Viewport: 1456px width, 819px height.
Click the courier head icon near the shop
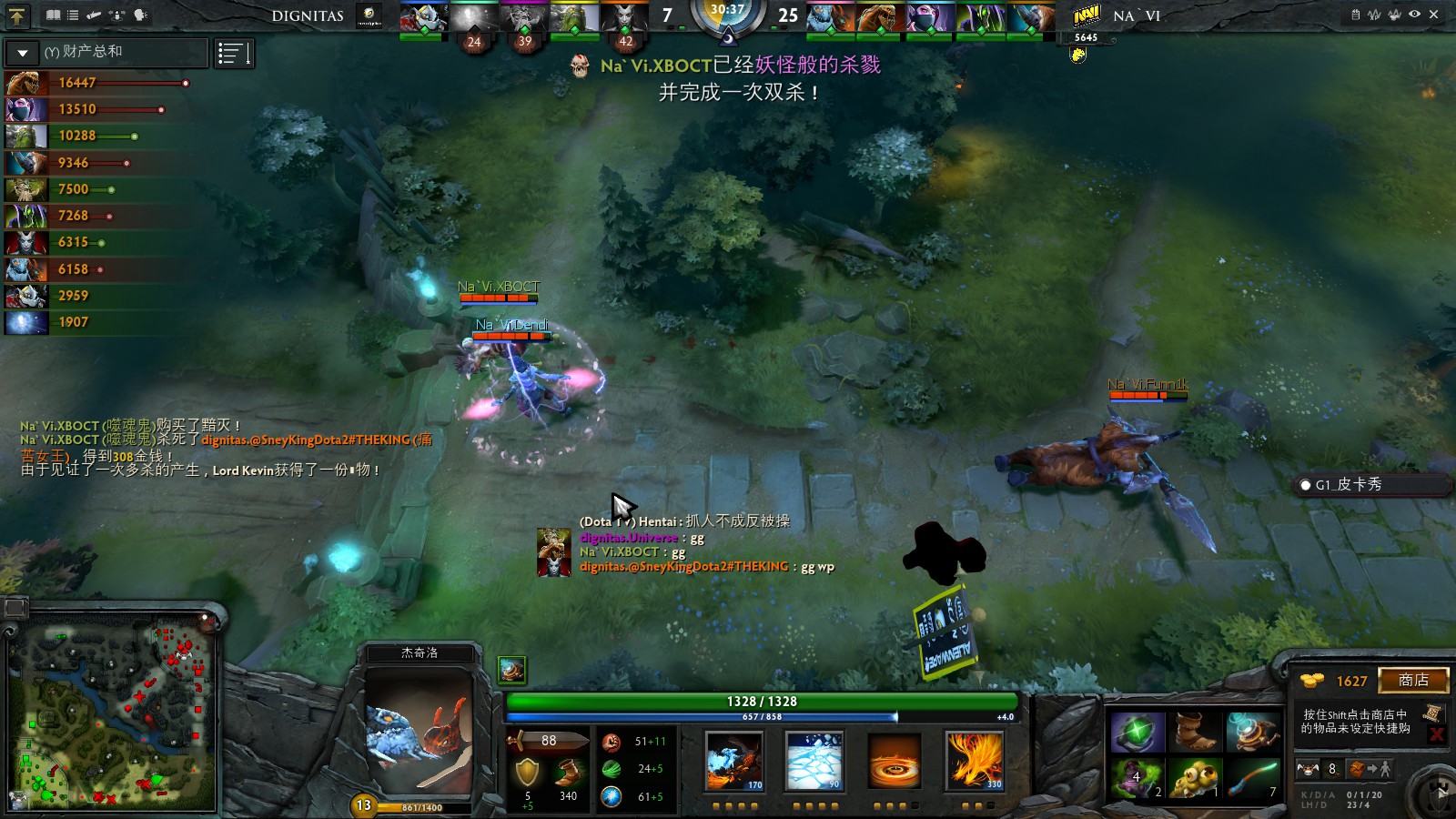1308,769
